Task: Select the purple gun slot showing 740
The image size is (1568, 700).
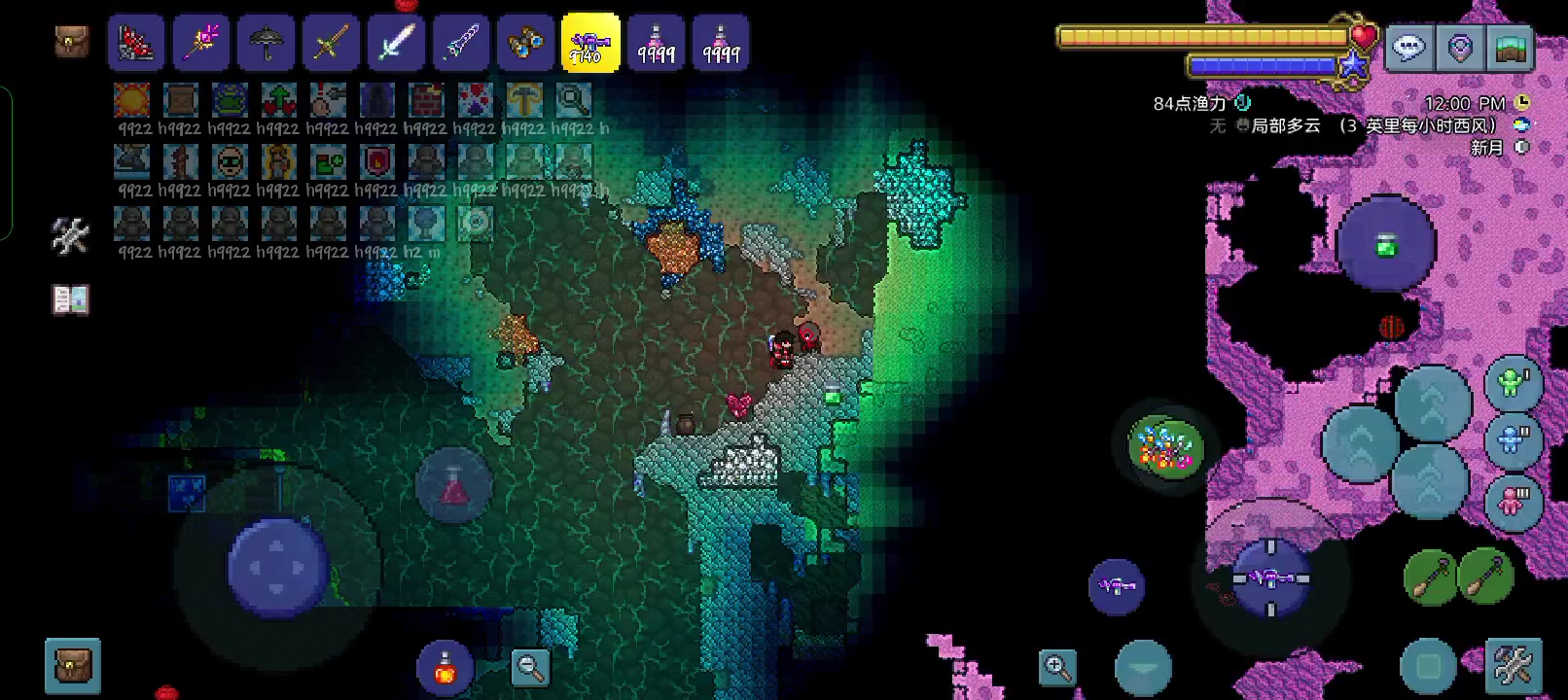Action: click(x=590, y=44)
